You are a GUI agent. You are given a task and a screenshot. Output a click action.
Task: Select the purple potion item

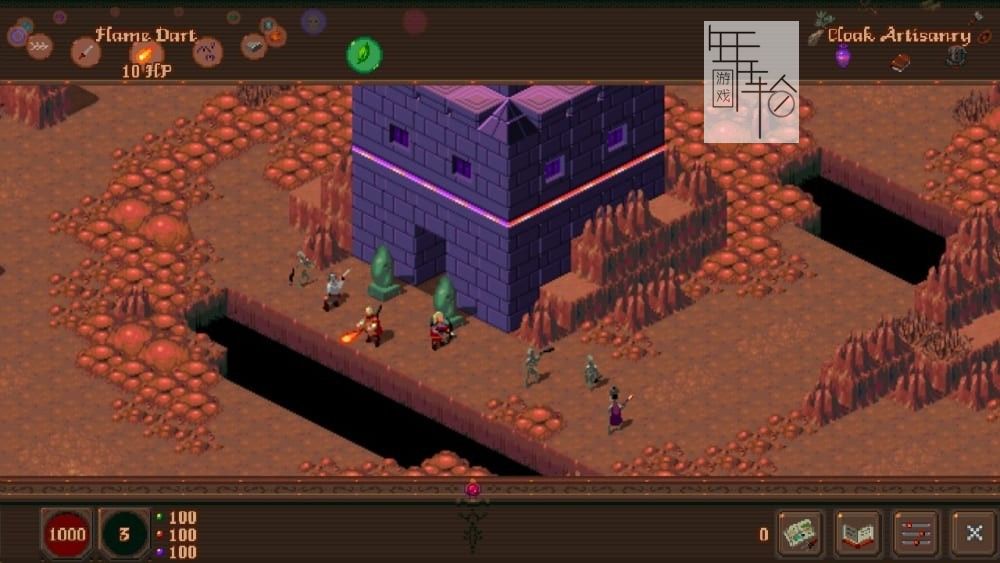click(x=843, y=56)
